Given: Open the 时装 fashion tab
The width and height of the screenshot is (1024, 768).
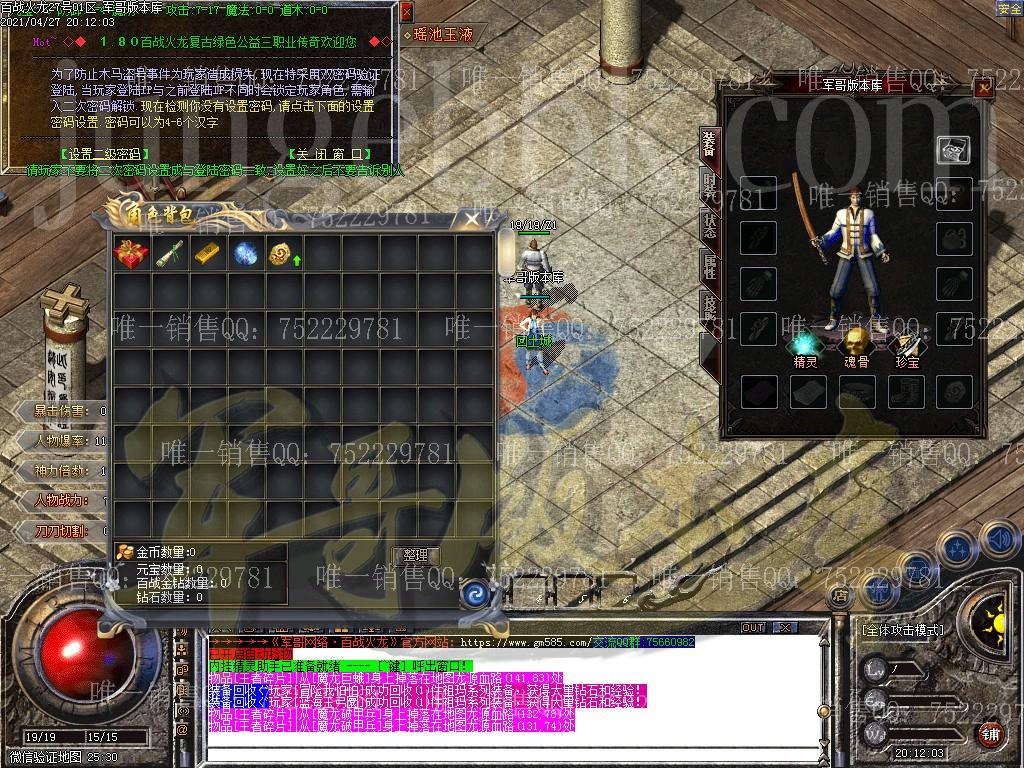Looking at the screenshot, I should 708,186.
